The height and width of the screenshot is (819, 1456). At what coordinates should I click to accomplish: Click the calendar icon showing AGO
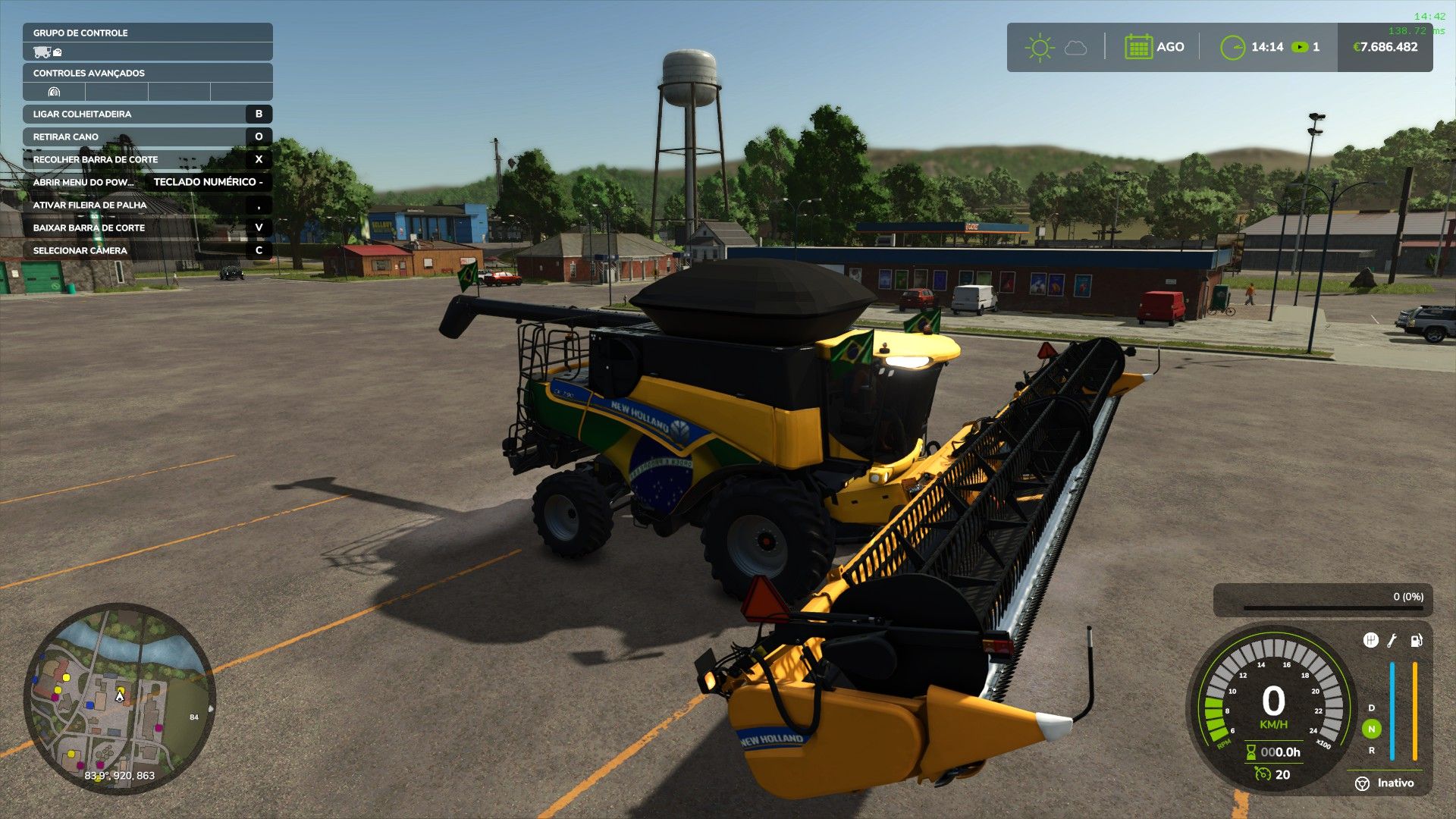click(1138, 47)
